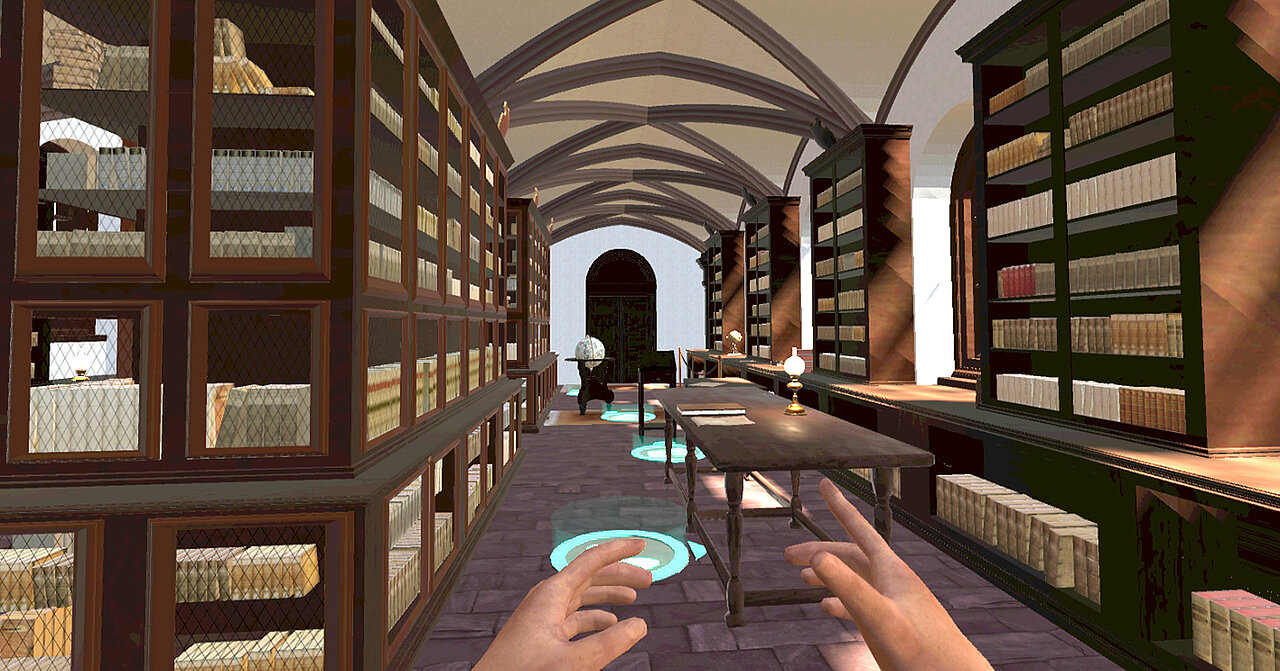Select the largest, nearest cyan teleport ring
This screenshot has width=1280, height=671.
point(622,550)
